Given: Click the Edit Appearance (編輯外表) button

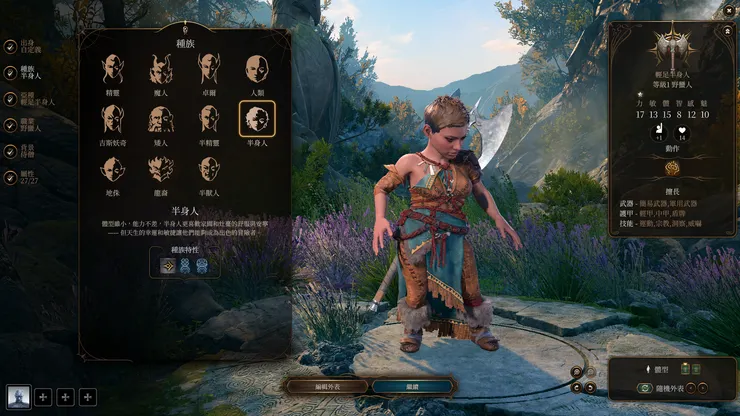Looking at the screenshot, I should click(325, 386).
